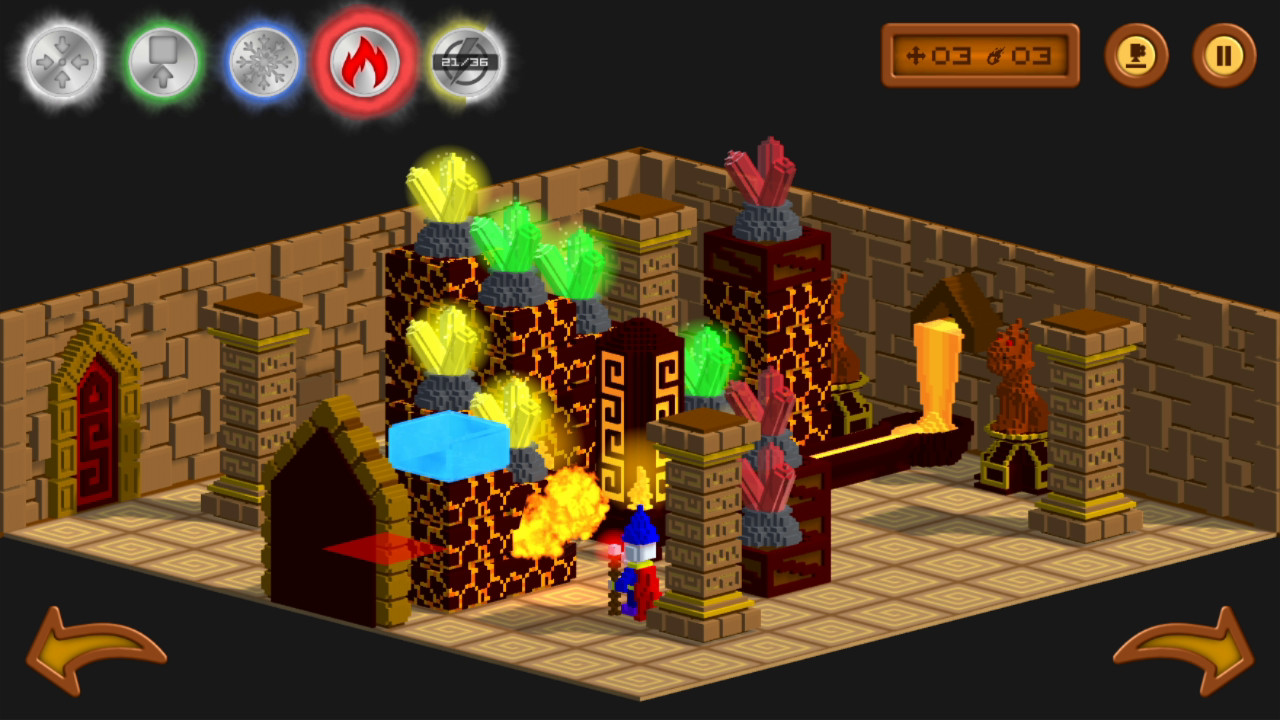Click the 21/36 lightning energy badge
This screenshot has width=1280, height=720.
point(465,60)
